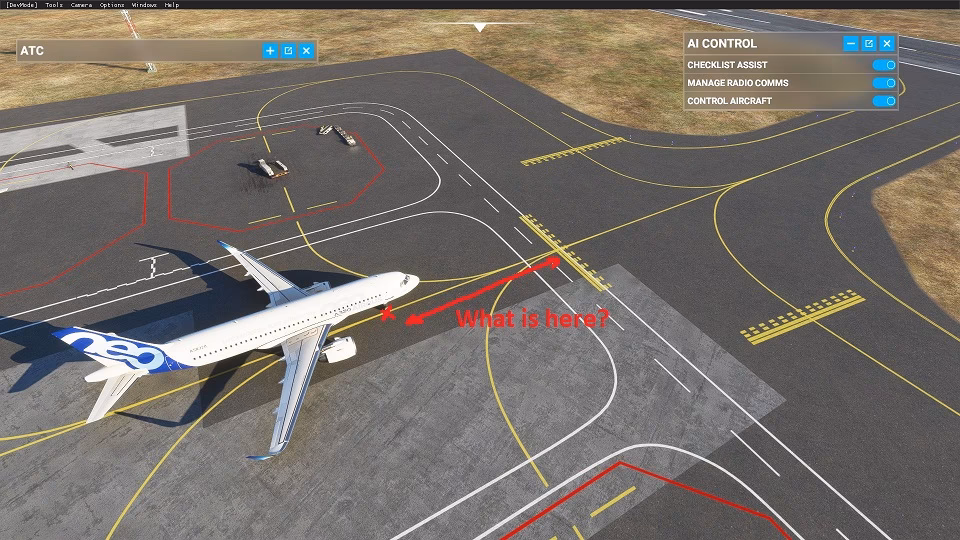The width and height of the screenshot is (960, 540).
Task: Toggle off Checklist Assist
Action: click(x=883, y=65)
